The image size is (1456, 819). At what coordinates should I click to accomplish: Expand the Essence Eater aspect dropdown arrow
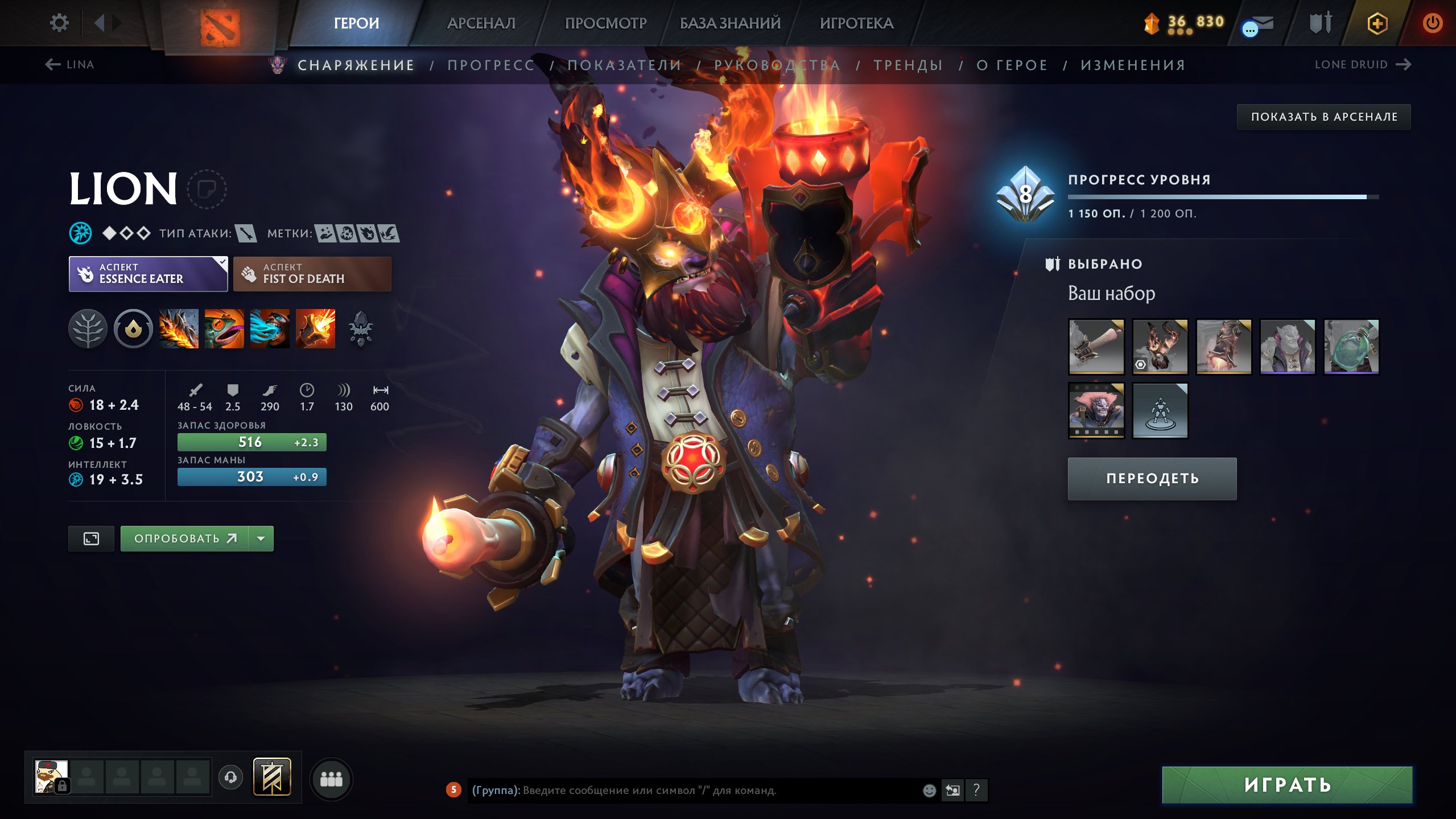pos(222,263)
